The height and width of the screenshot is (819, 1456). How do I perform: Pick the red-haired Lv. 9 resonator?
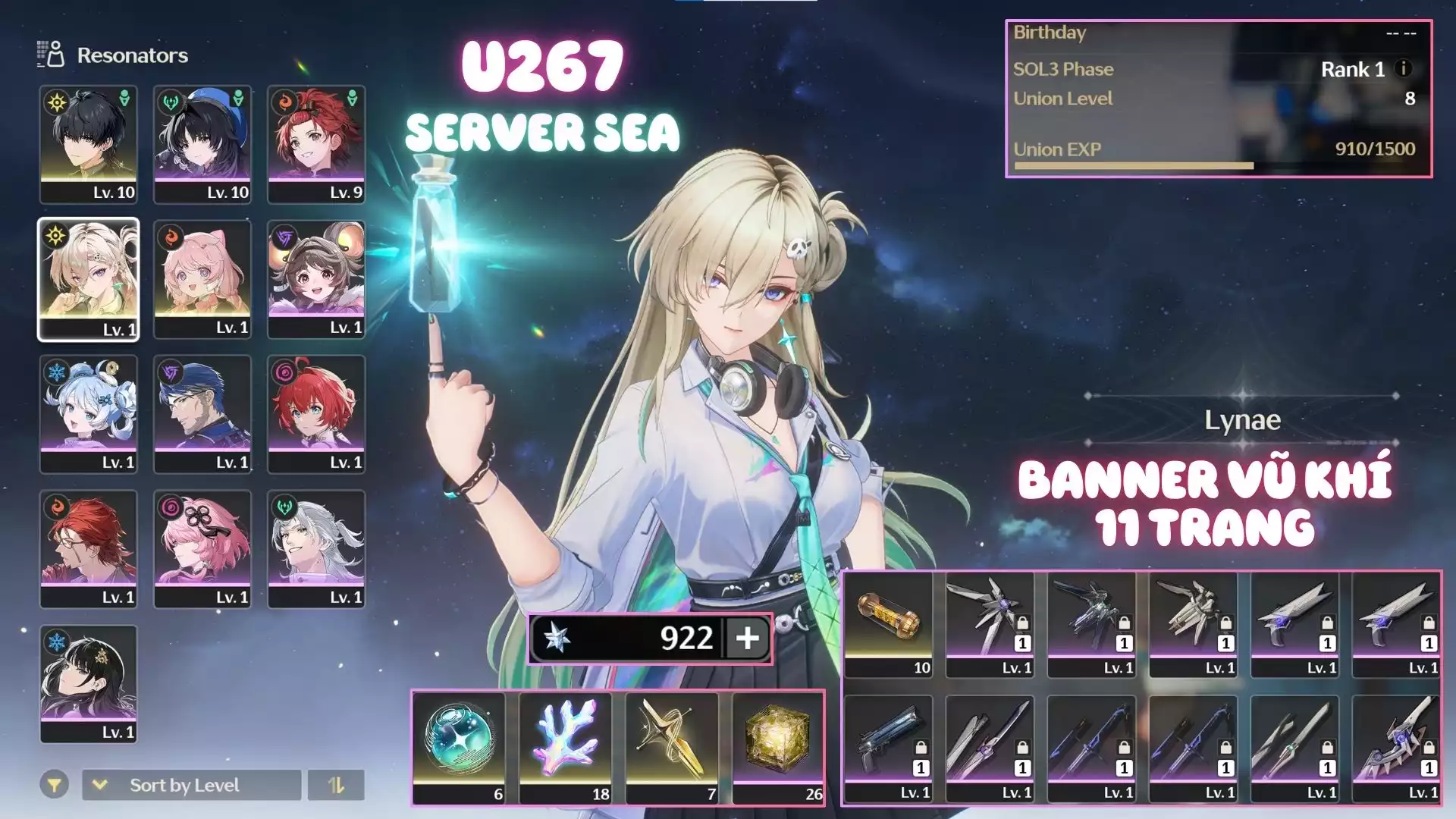tap(315, 144)
